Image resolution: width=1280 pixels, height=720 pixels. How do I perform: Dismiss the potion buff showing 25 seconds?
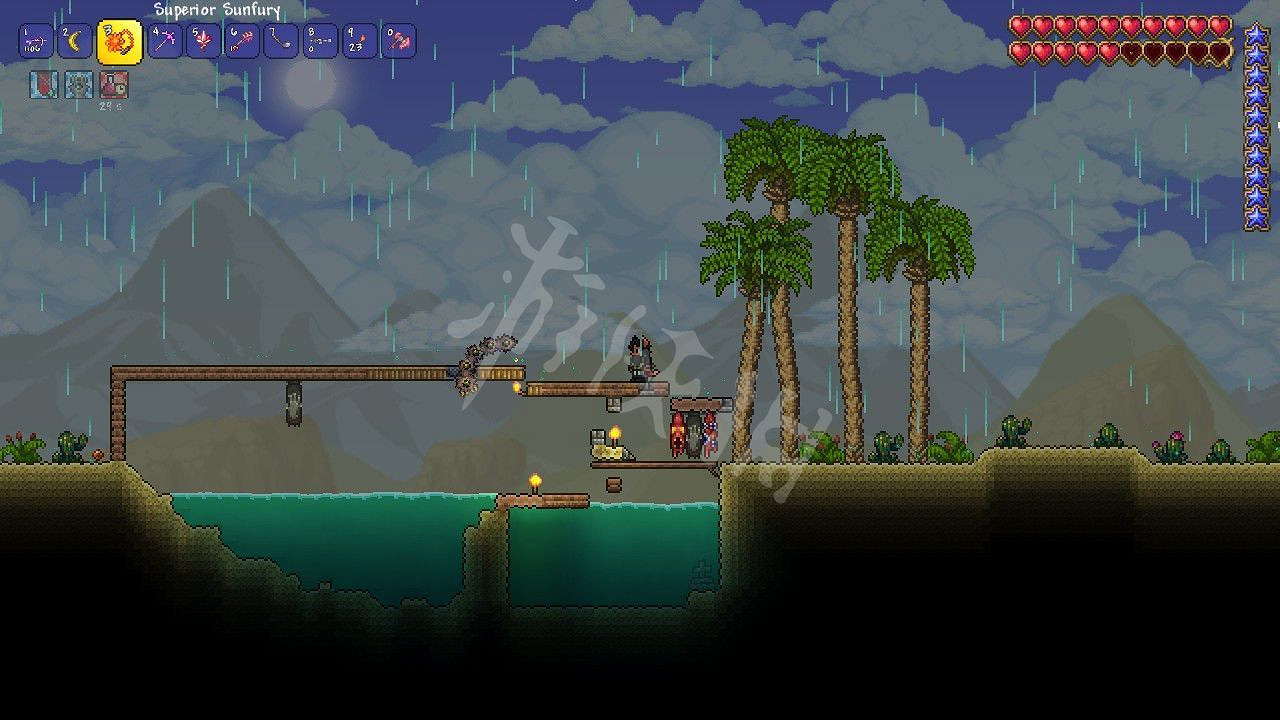pyautogui.click(x=114, y=86)
